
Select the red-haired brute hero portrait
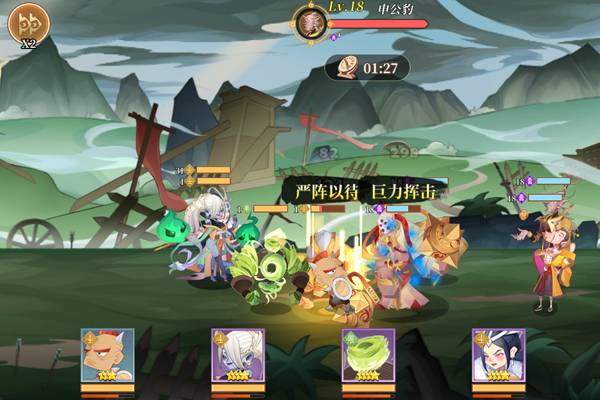click(x=107, y=355)
